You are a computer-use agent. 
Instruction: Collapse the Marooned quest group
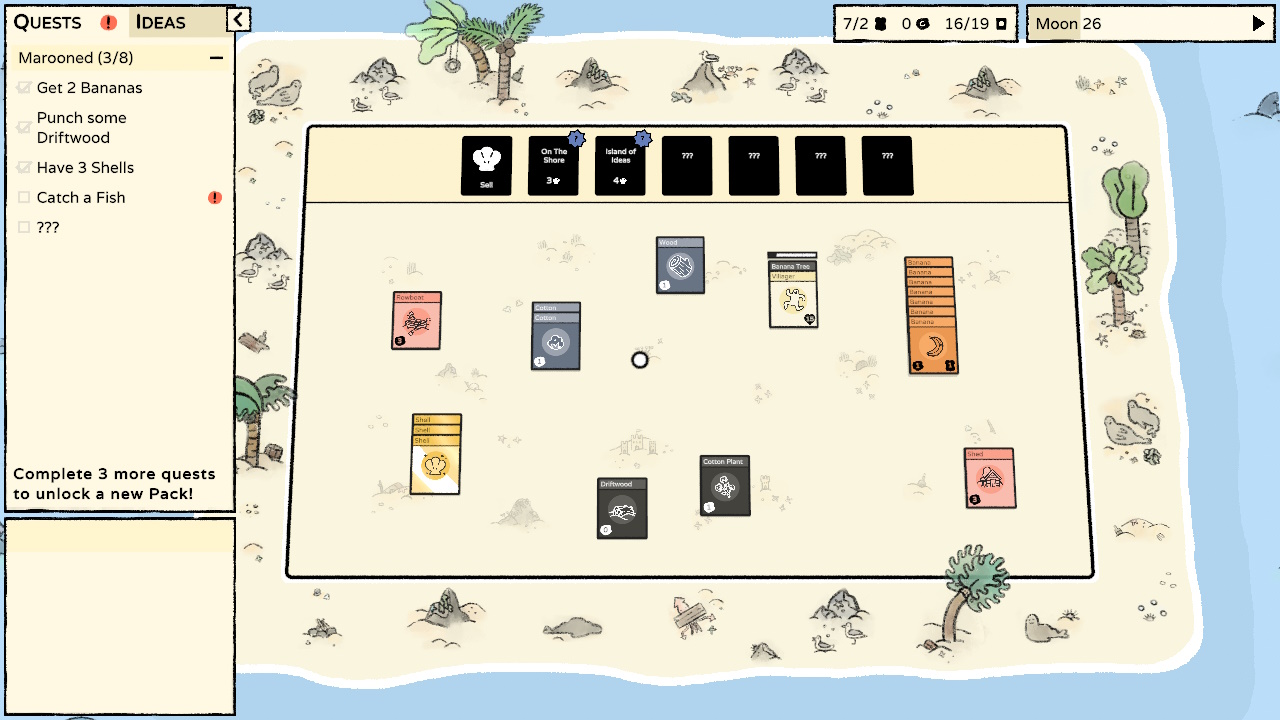[217, 58]
